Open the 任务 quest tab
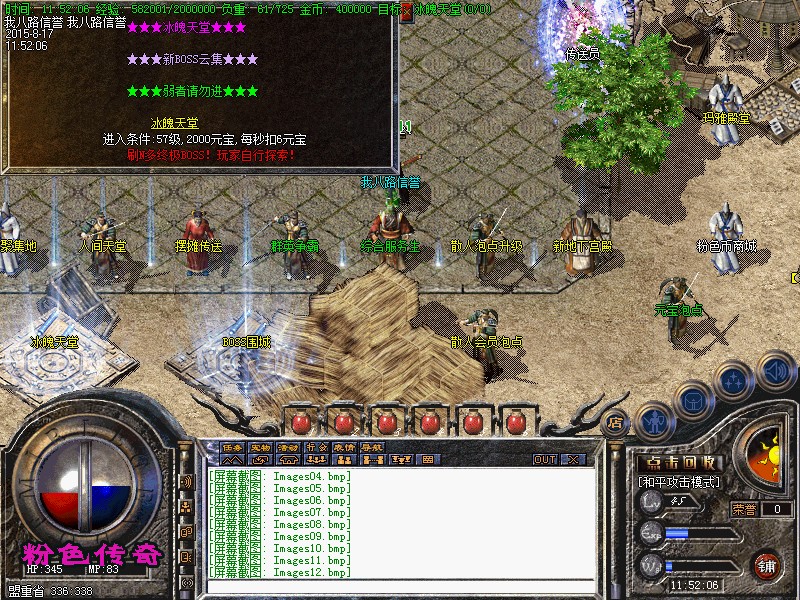 coord(233,446)
